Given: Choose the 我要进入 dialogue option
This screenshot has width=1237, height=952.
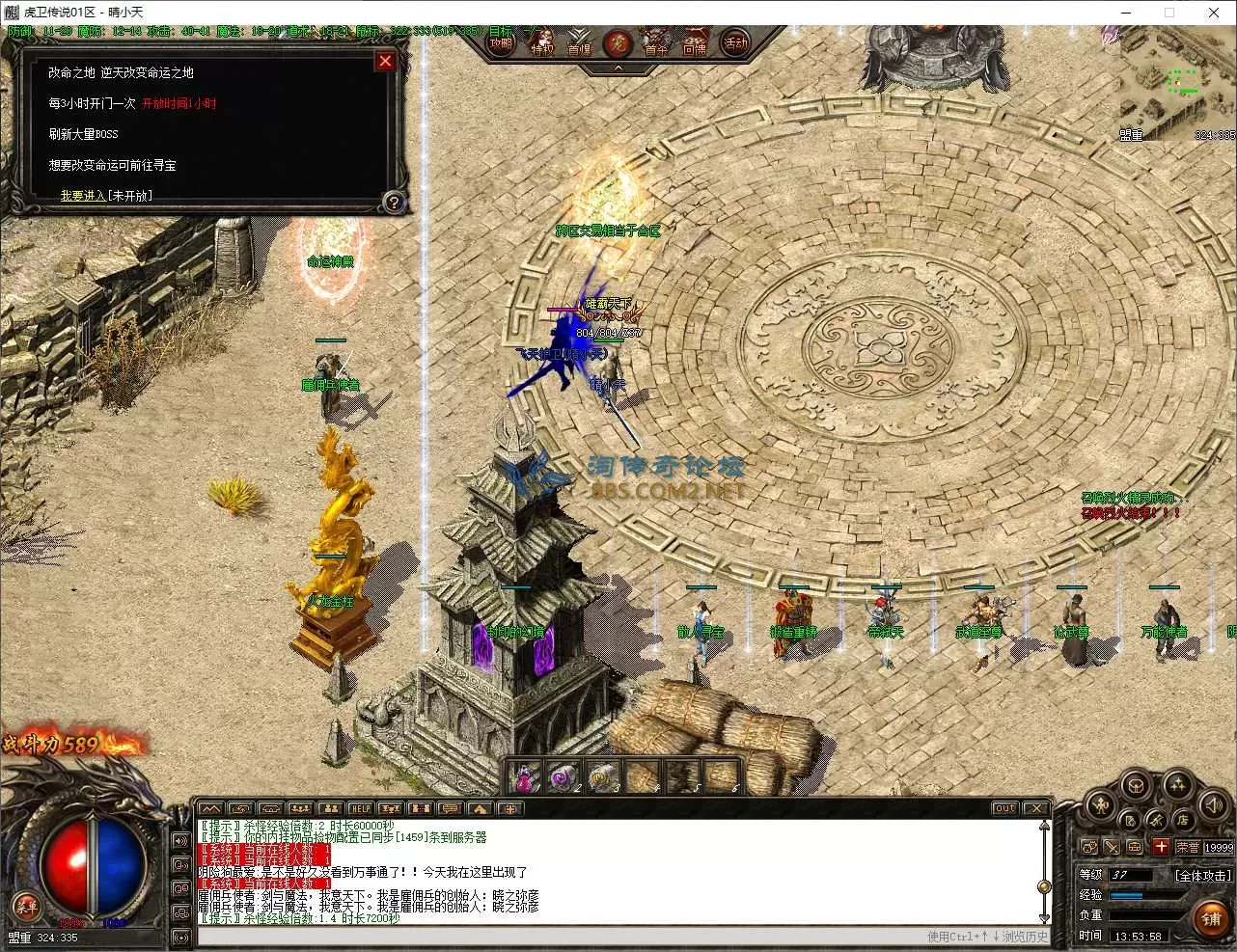Looking at the screenshot, I should (106, 195).
